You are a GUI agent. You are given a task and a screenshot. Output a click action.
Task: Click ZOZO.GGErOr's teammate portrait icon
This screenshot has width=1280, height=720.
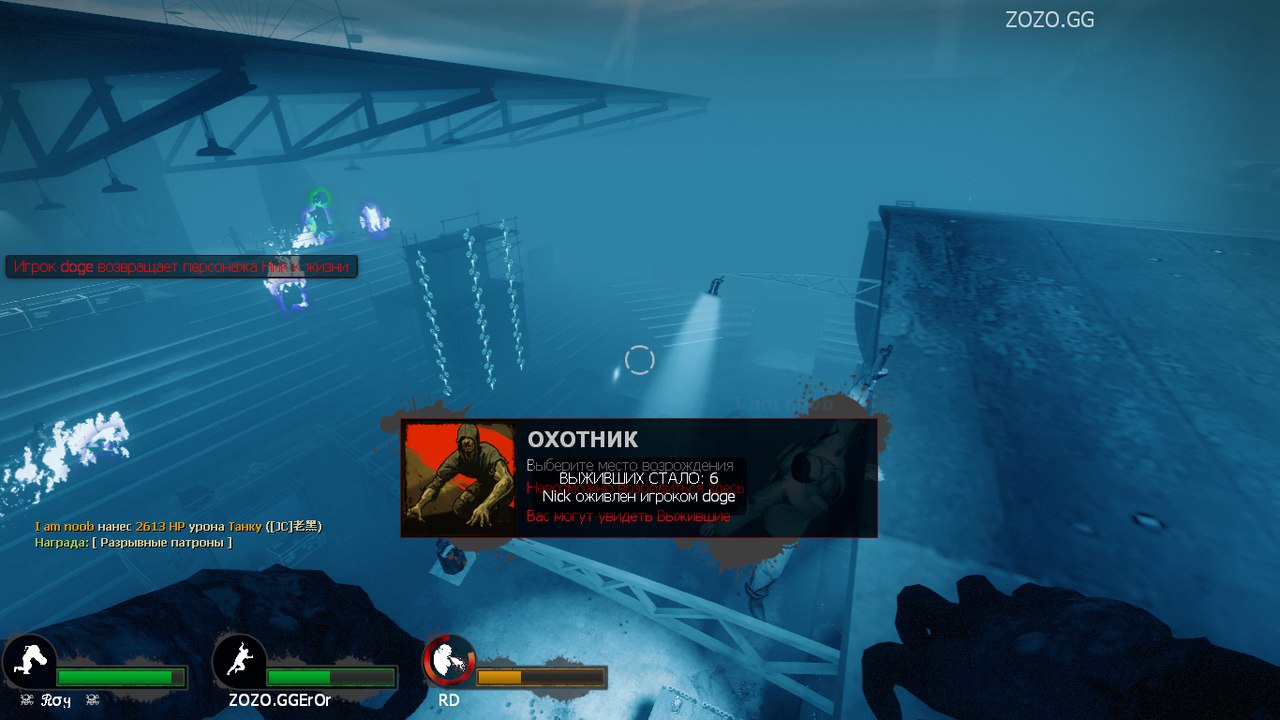pyautogui.click(x=239, y=661)
